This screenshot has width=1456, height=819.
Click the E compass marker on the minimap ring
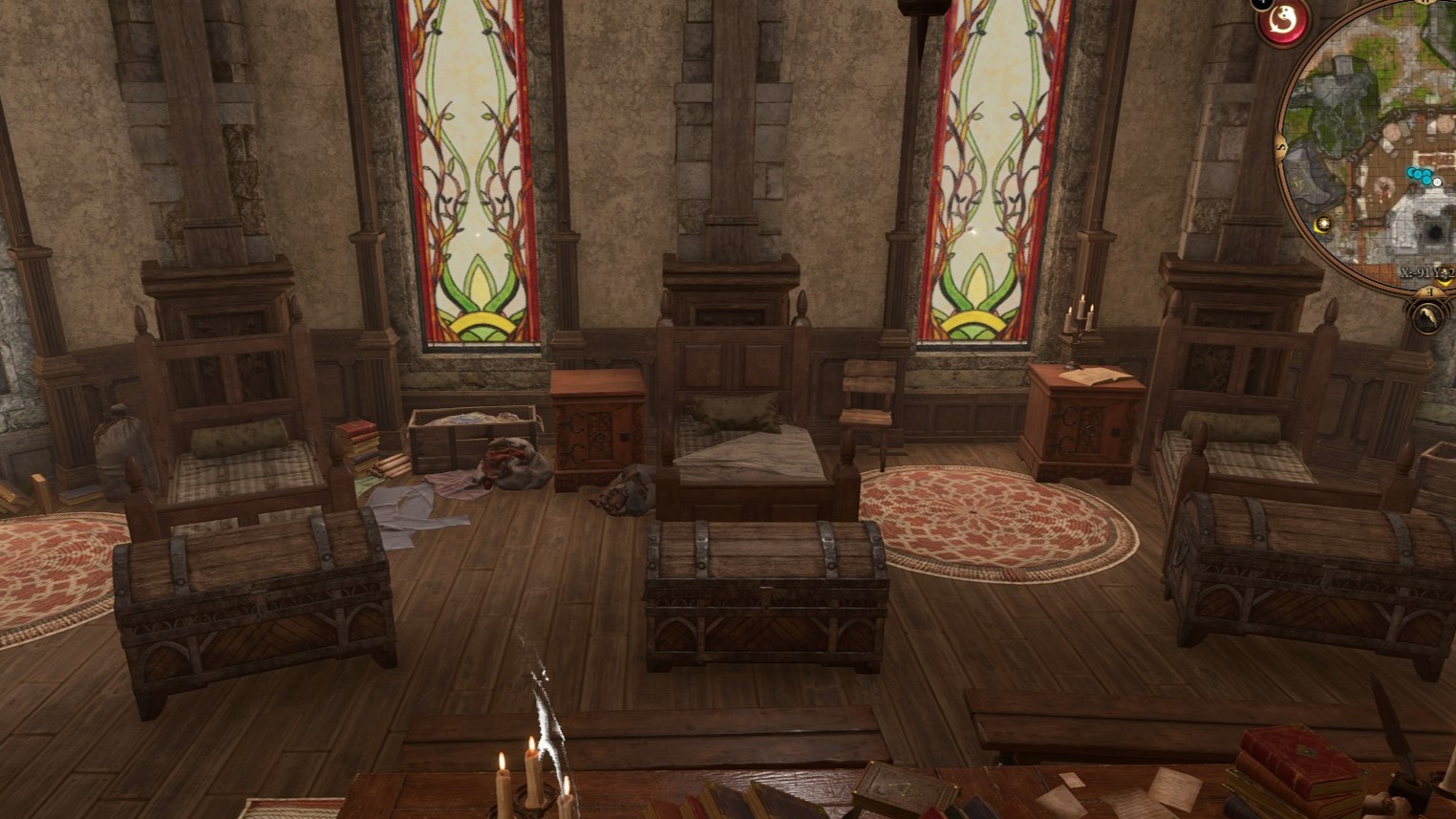(1428, 291)
